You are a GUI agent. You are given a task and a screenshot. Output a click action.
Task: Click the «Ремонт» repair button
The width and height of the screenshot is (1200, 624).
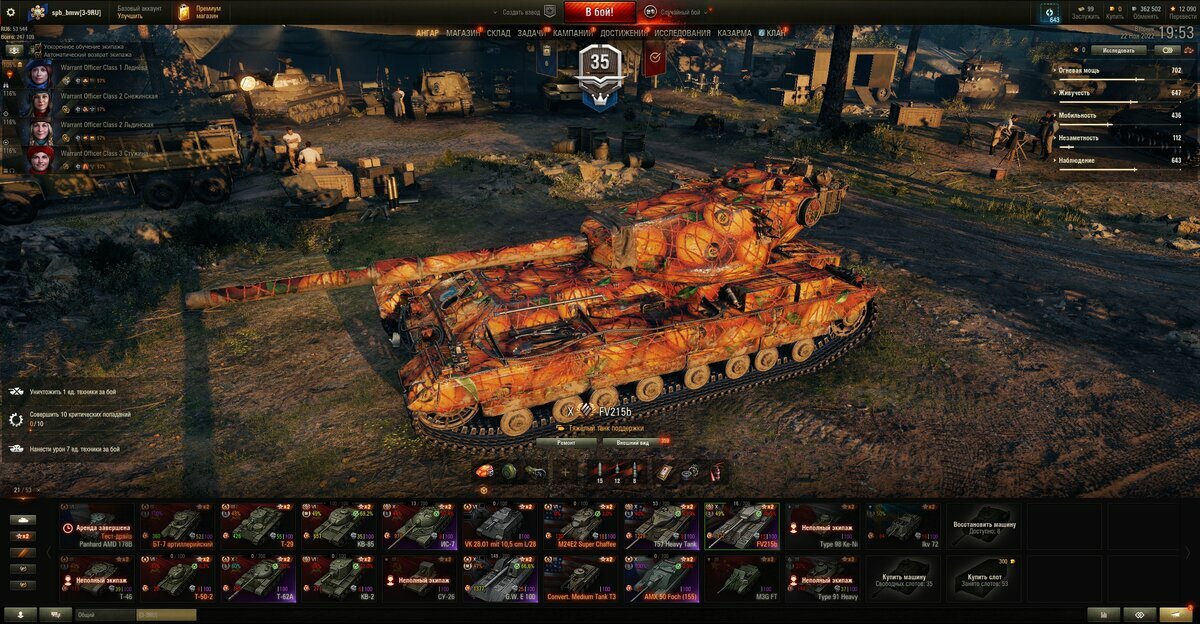(566, 441)
